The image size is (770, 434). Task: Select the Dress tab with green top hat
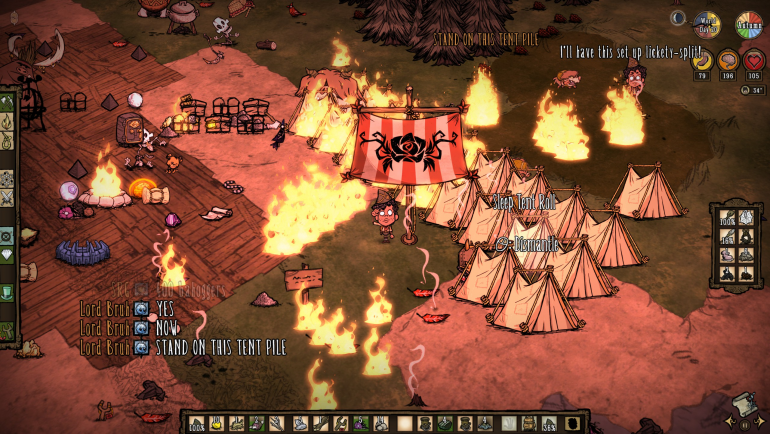[x=7, y=292]
